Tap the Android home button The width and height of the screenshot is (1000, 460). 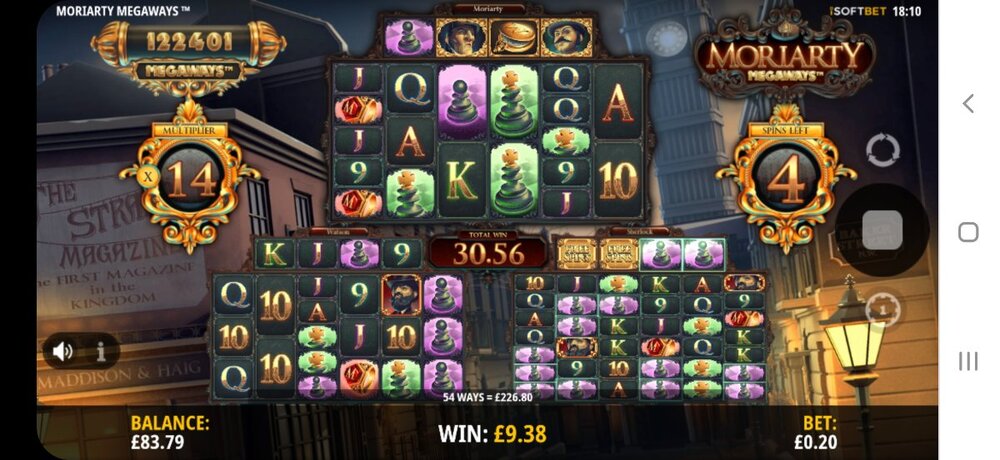click(x=968, y=232)
